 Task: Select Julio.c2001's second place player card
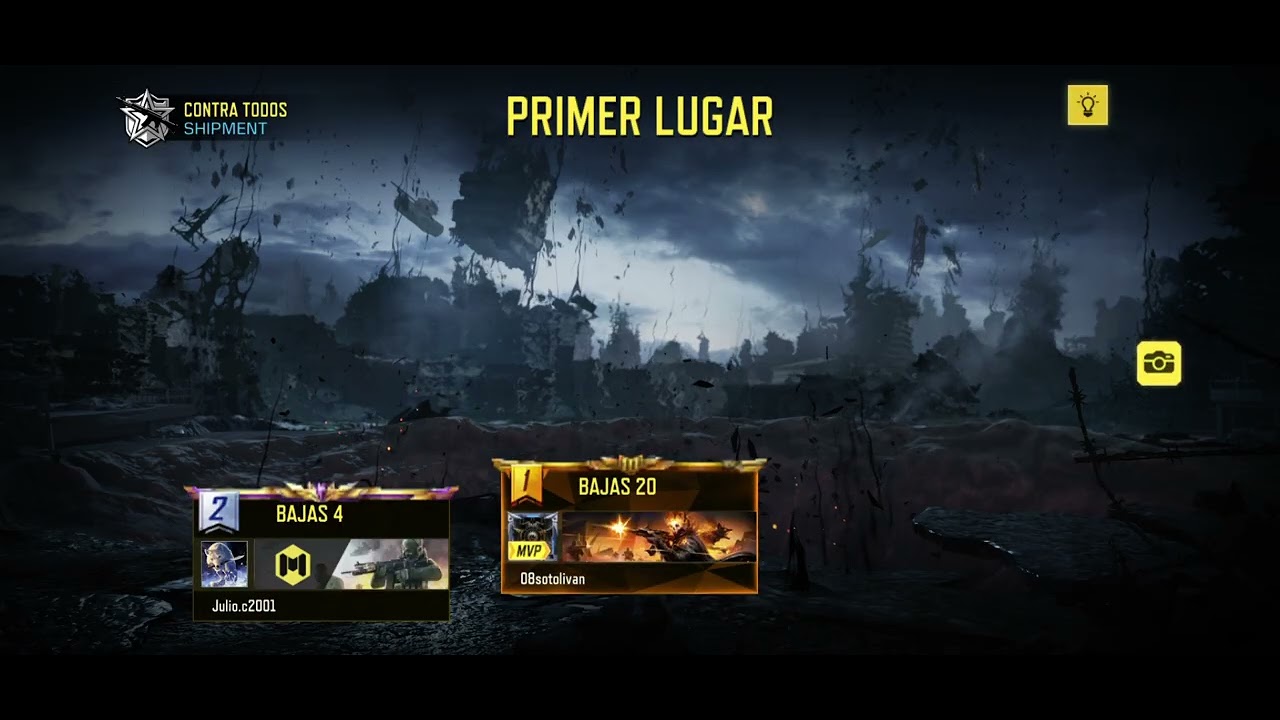tap(321, 556)
